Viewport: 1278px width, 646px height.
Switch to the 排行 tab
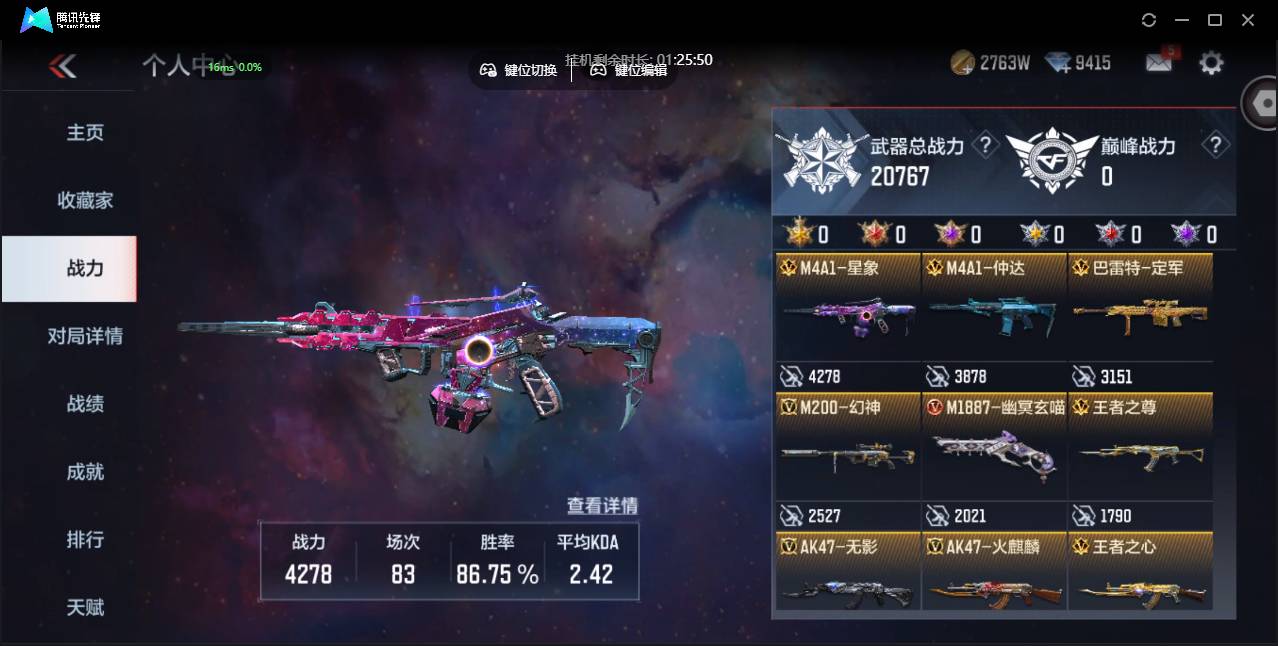click(85, 540)
